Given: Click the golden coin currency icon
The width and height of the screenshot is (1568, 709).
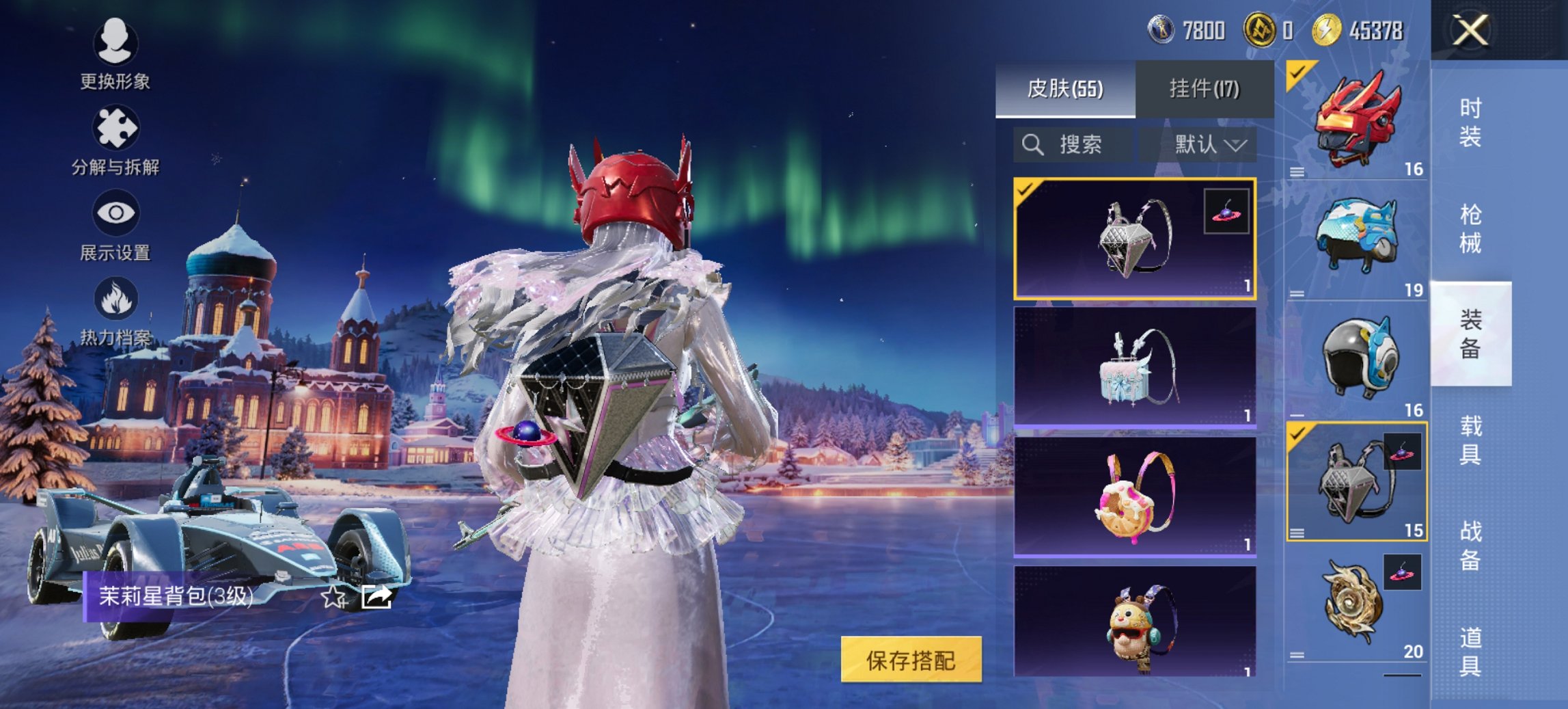Looking at the screenshot, I should coord(1325,30).
